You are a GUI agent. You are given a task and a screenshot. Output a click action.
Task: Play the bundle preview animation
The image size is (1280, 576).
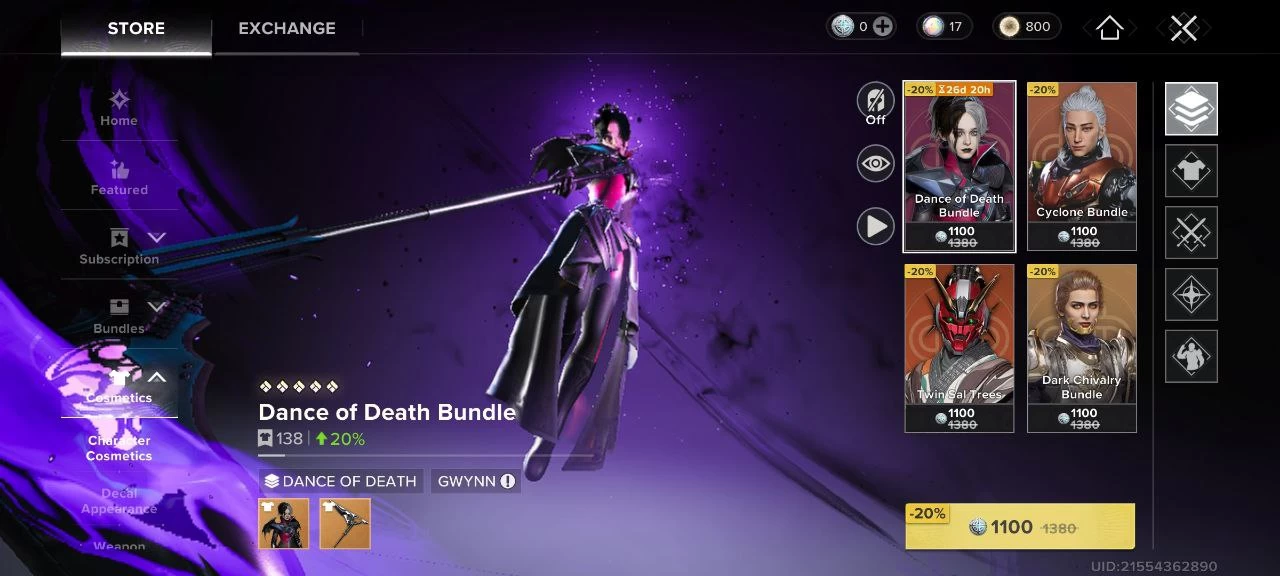coord(875,227)
